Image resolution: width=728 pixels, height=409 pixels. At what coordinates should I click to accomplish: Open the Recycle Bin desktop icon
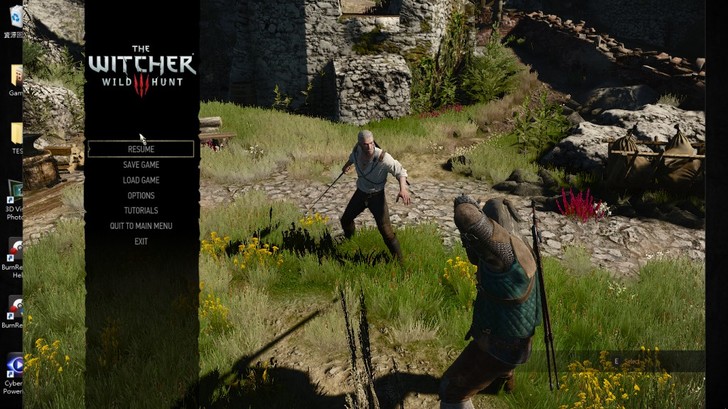(16, 15)
